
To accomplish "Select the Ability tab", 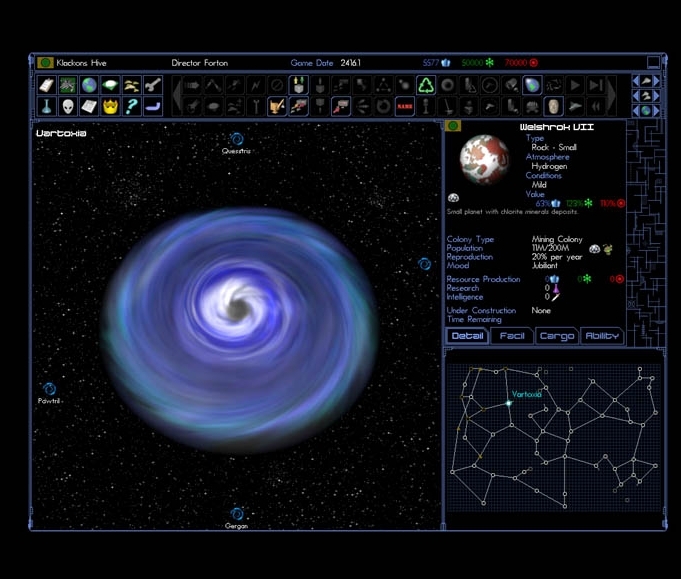I will click(601, 336).
